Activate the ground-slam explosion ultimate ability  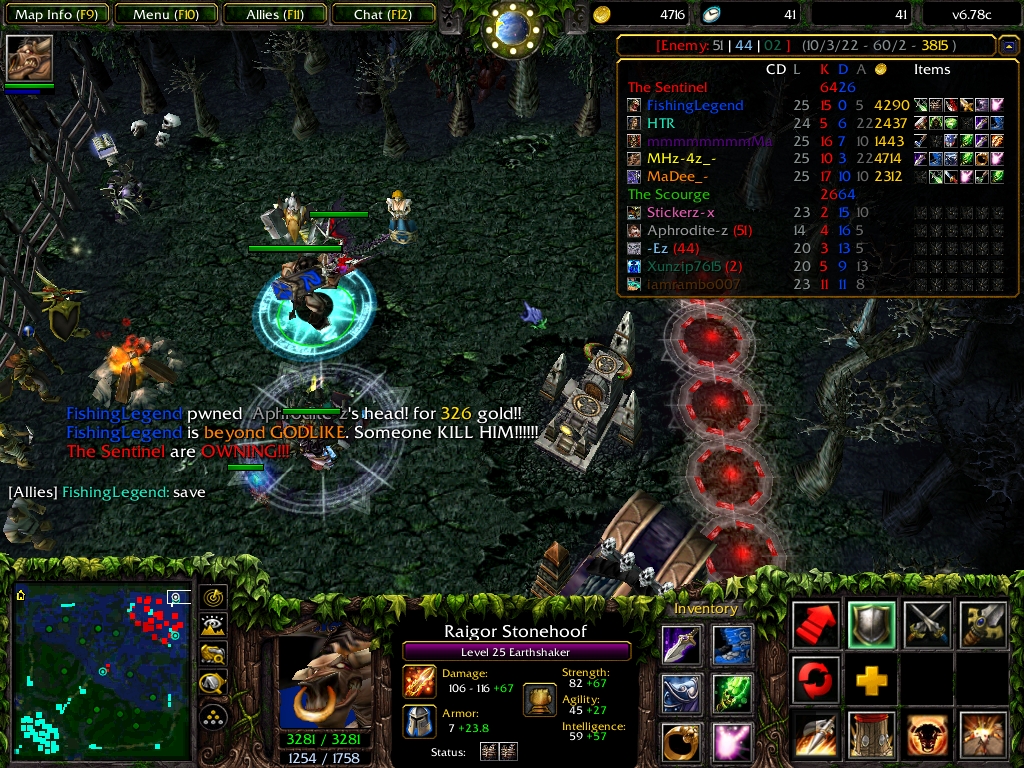coord(983,736)
